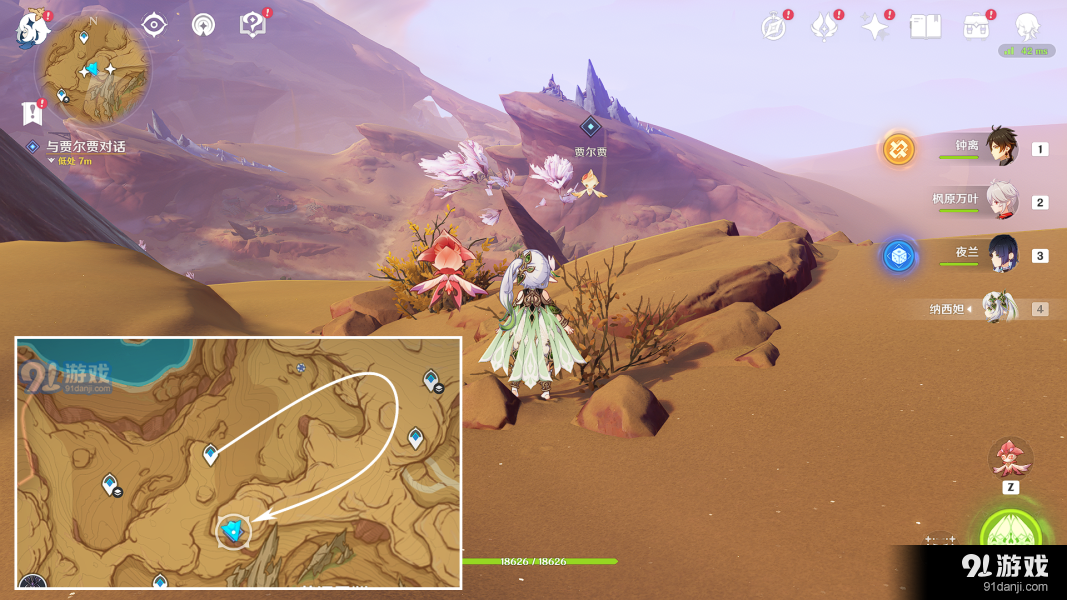The width and height of the screenshot is (1067, 600).
Task: Open the Paimon menu
Action: click(31, 28)
